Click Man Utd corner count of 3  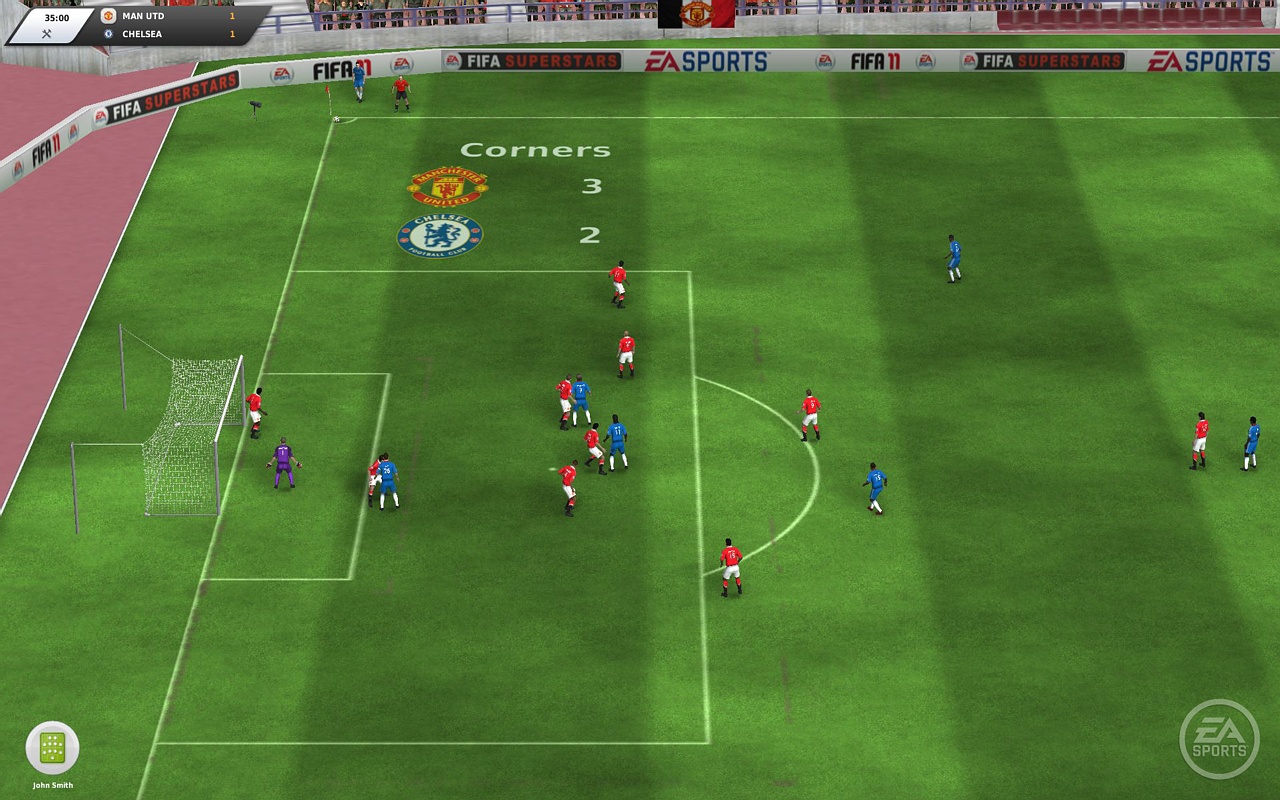[590, 187]
